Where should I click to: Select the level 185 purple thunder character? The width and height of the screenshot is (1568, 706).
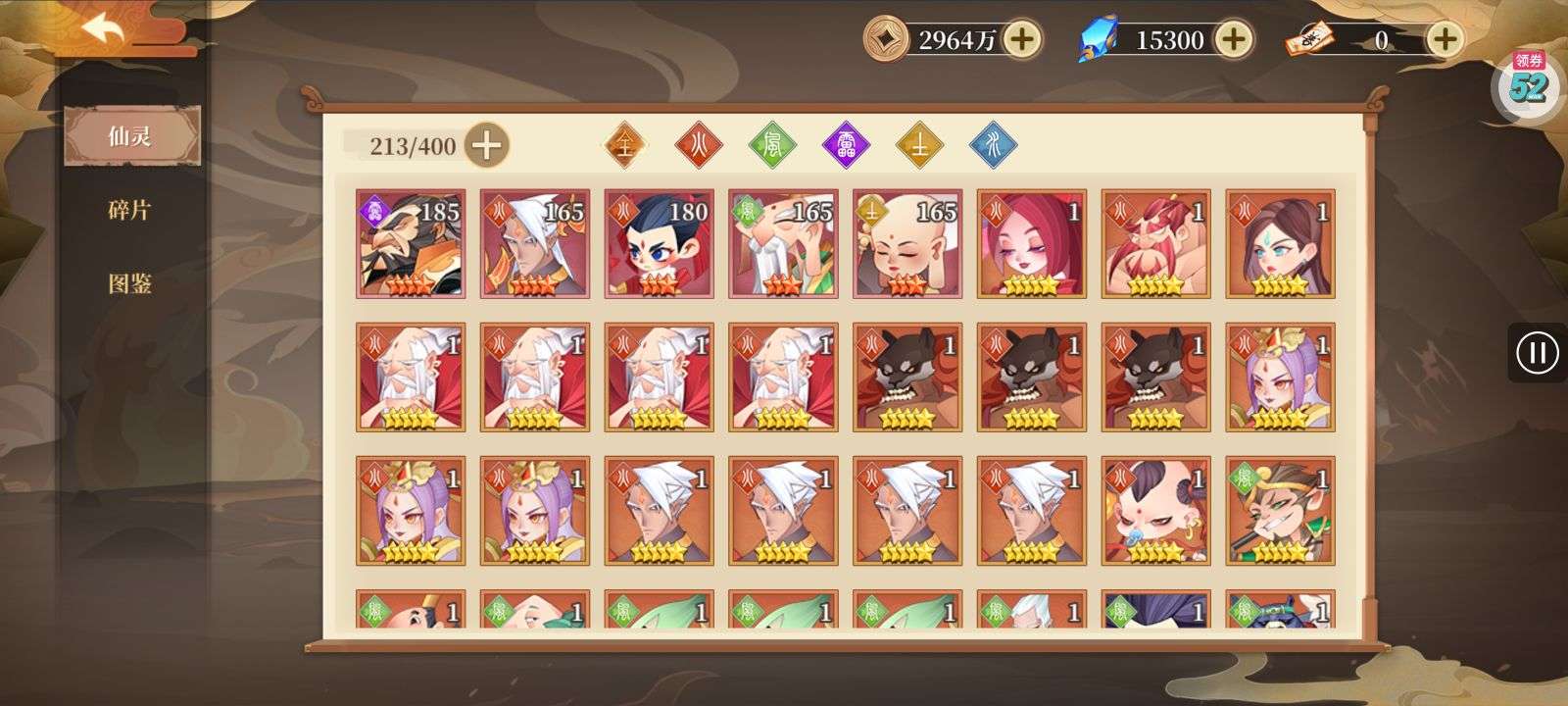(412, 243)
